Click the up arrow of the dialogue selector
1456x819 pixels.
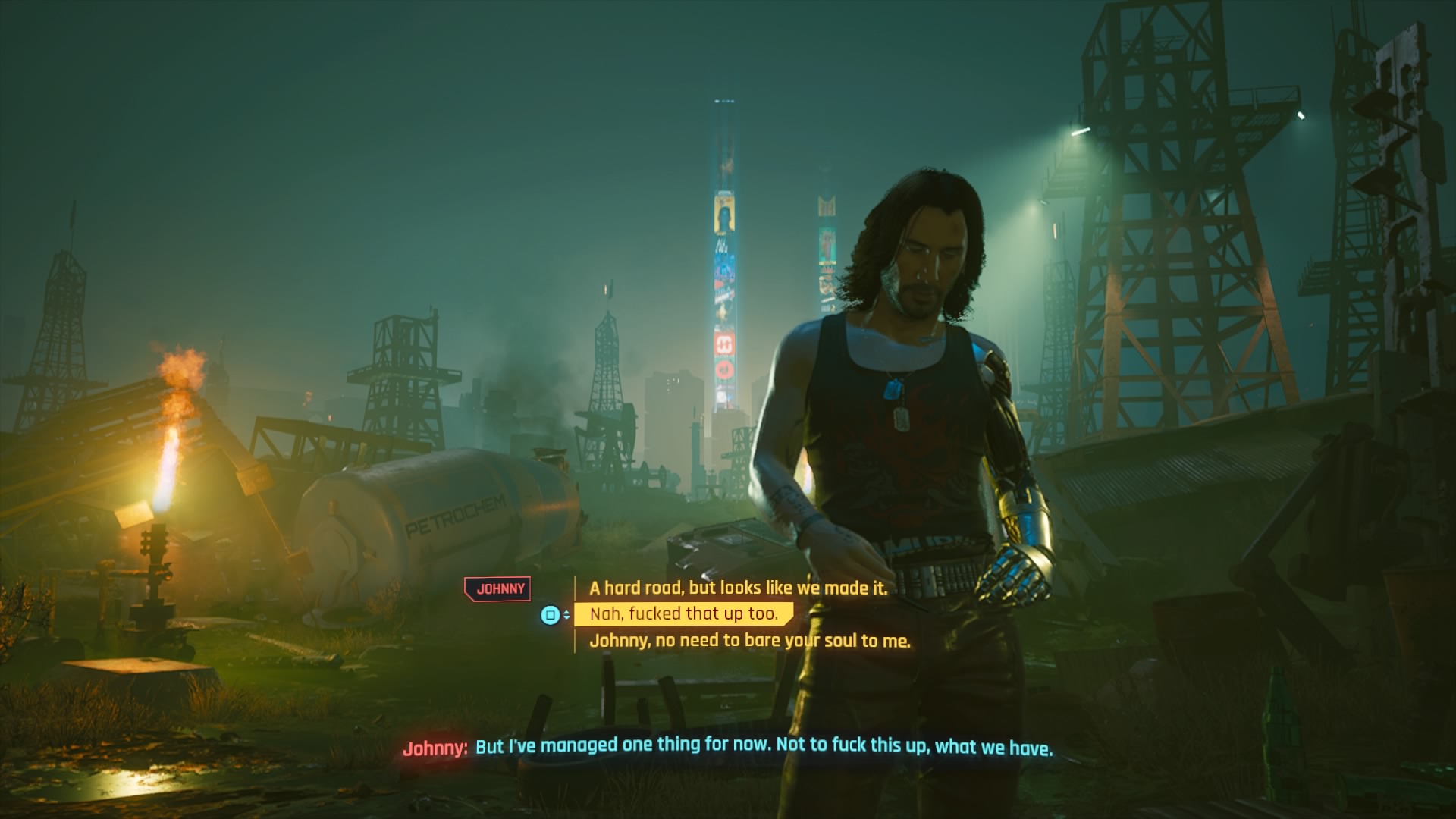(x=566, y=611)
